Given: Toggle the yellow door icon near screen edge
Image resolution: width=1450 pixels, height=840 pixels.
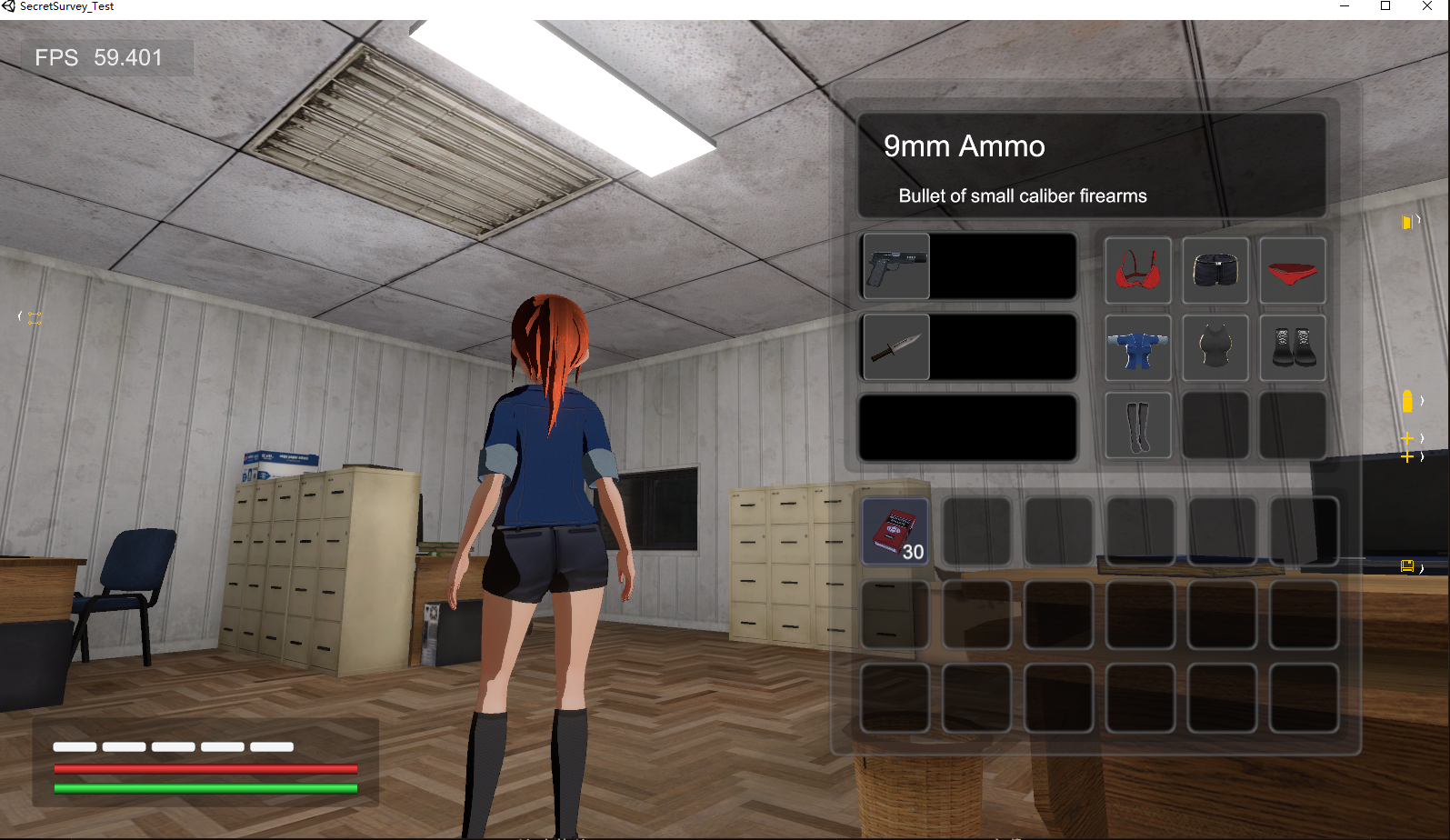Looking at the screenshot, I should coord(1405,221).
